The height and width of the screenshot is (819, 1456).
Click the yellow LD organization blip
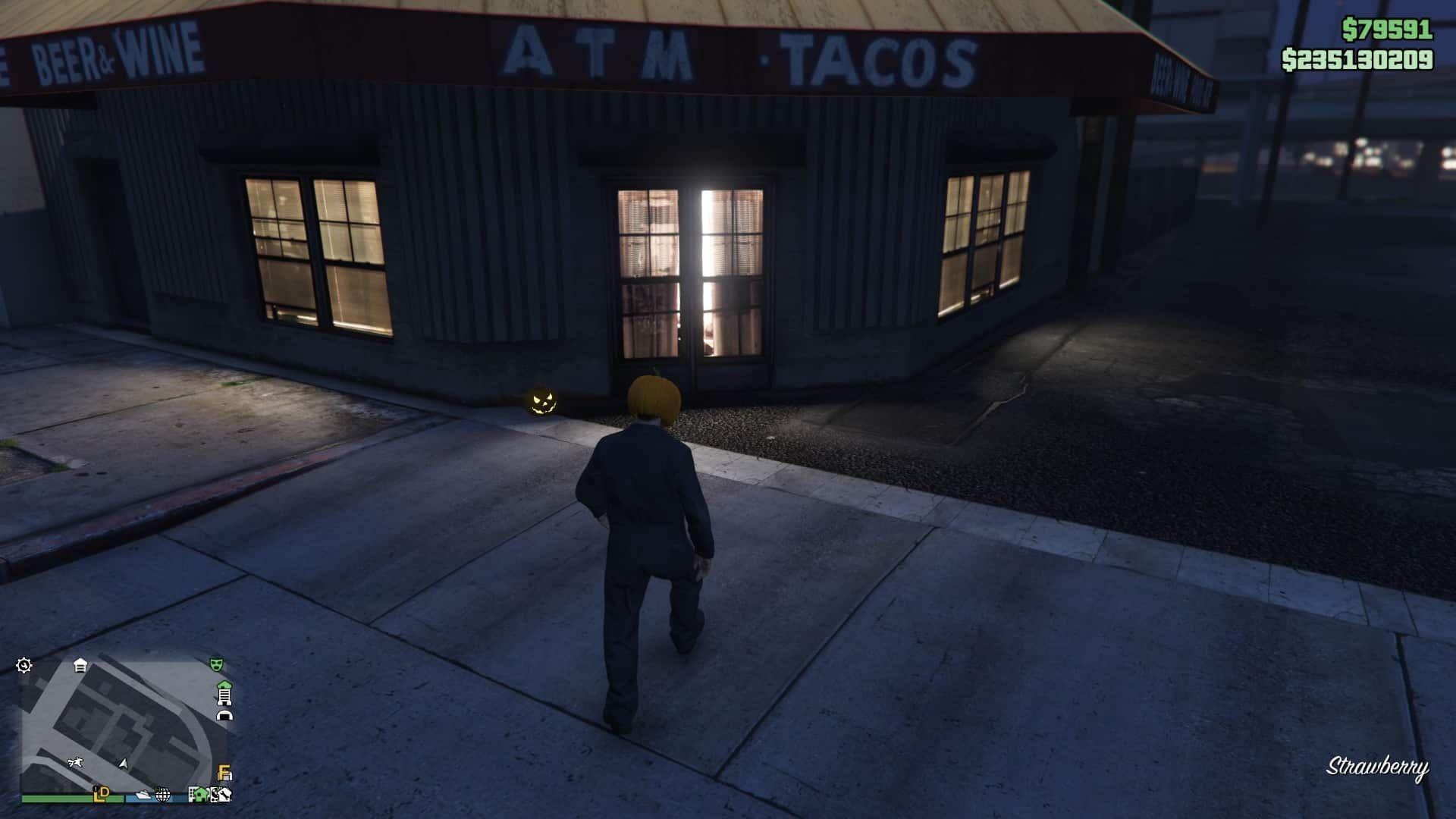(x=102, y=794)
